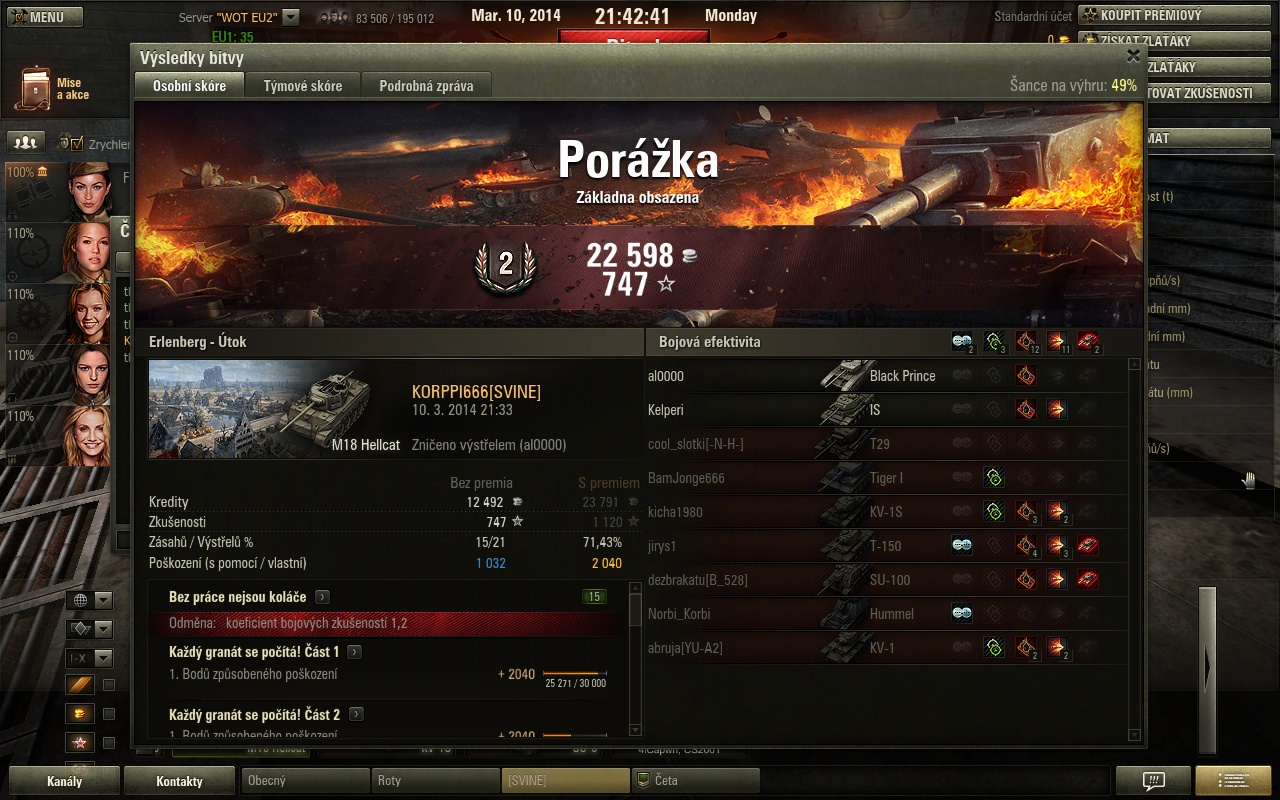Viewport: 1280px width, 800px height.
Task: Open the main MENU button
Action: pos(46,17)
